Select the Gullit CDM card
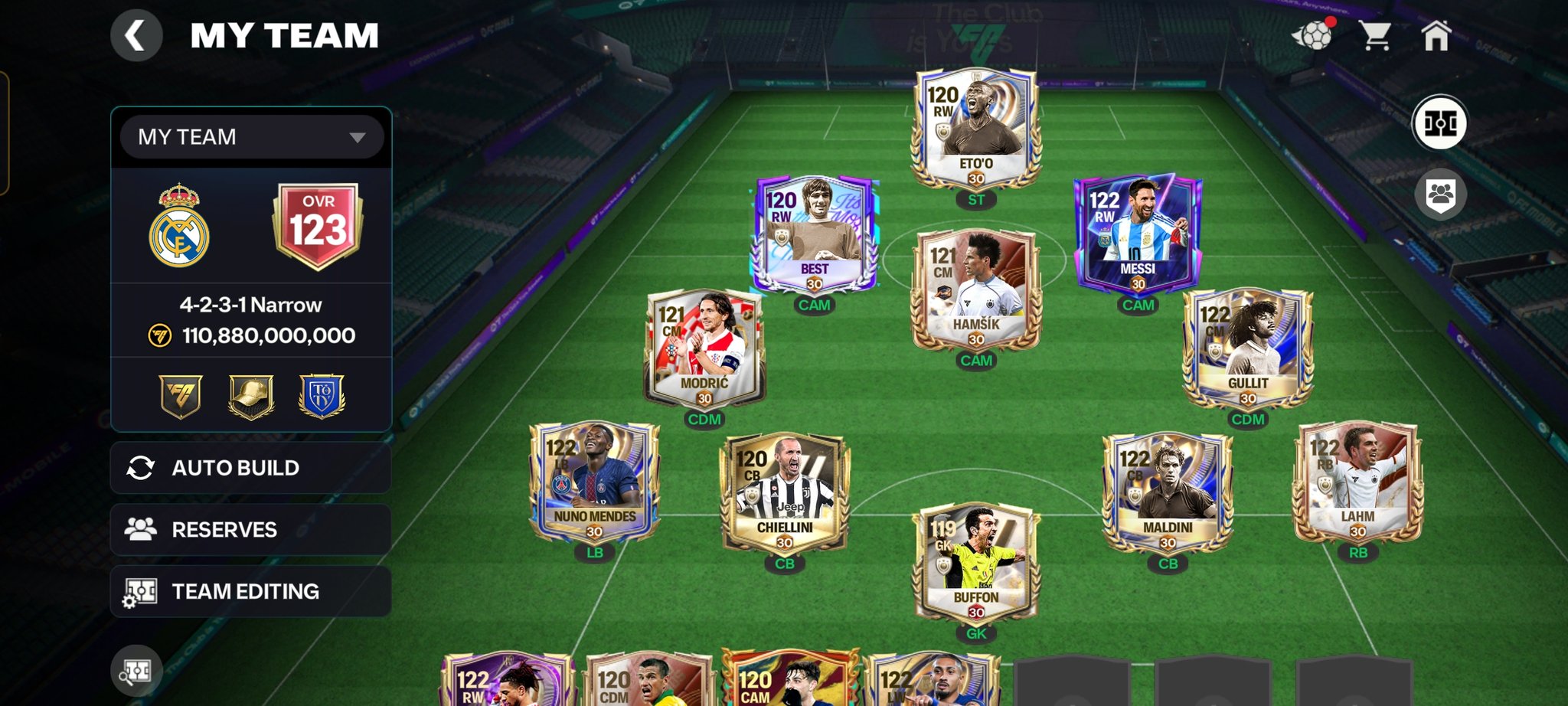 point(1247,348)
